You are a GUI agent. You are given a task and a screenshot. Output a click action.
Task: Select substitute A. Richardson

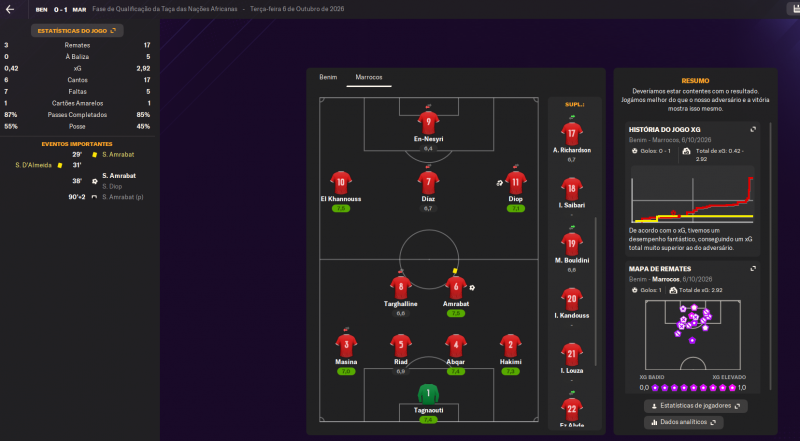coord(572,133)
